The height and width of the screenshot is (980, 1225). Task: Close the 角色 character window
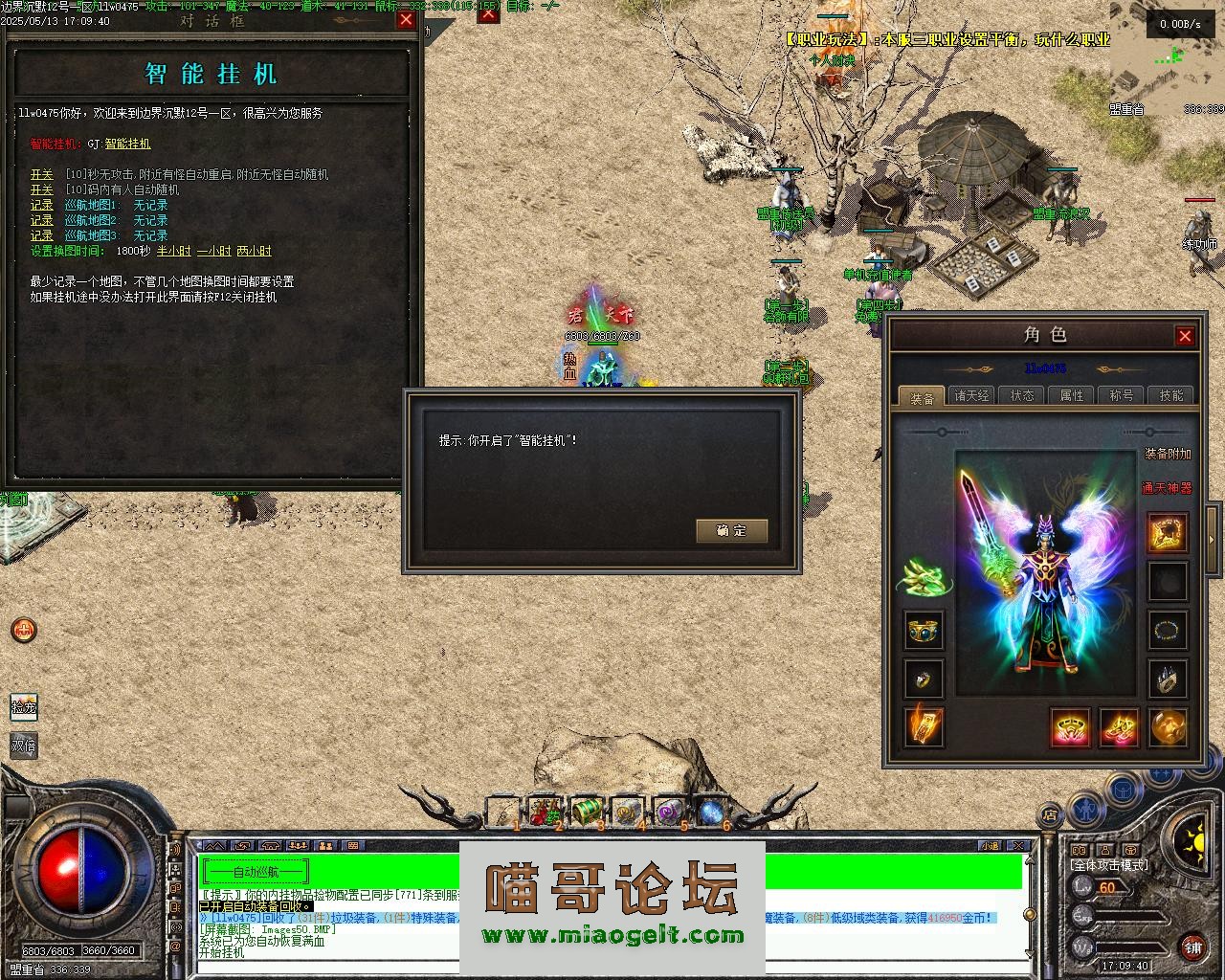(1185, 336)
